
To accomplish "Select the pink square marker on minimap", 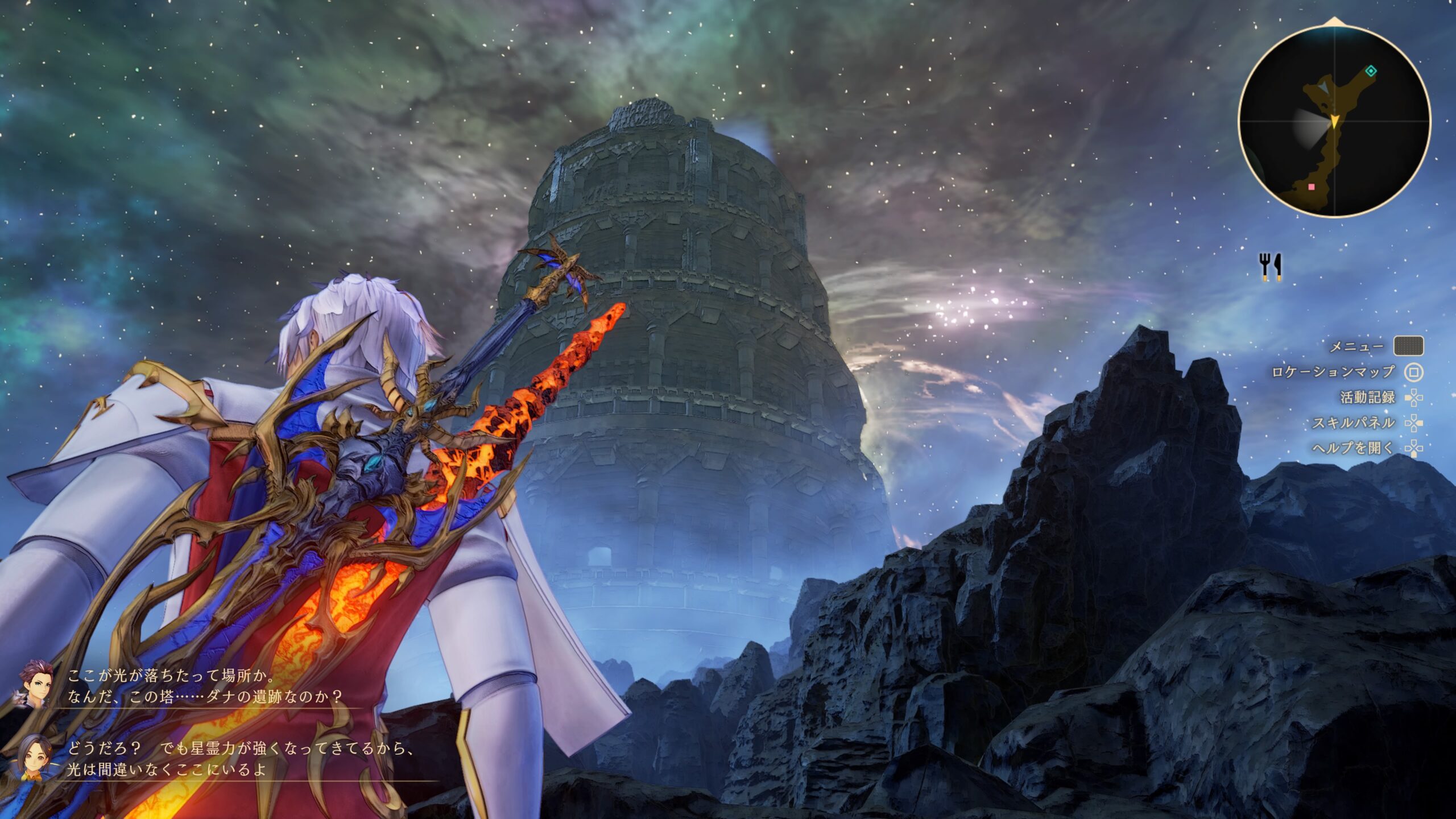I will [1312, 187].
